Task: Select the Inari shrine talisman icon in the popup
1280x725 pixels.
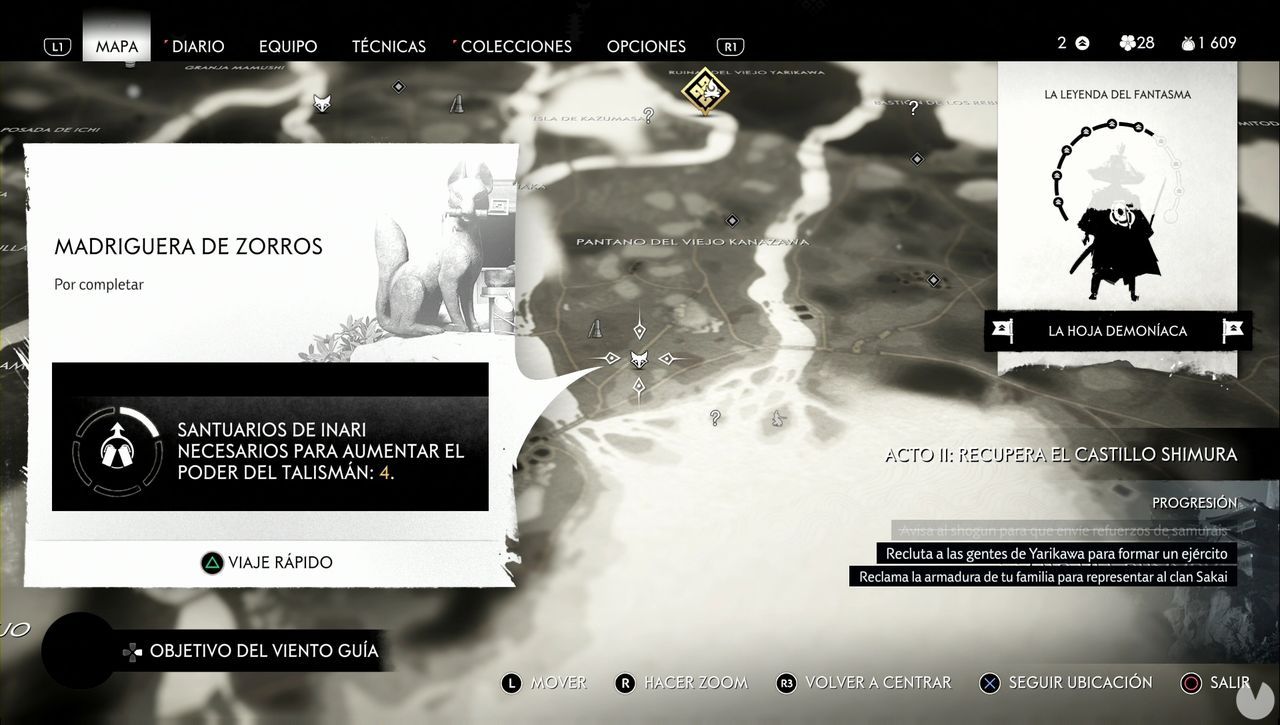Action: [x=117, y=452]
